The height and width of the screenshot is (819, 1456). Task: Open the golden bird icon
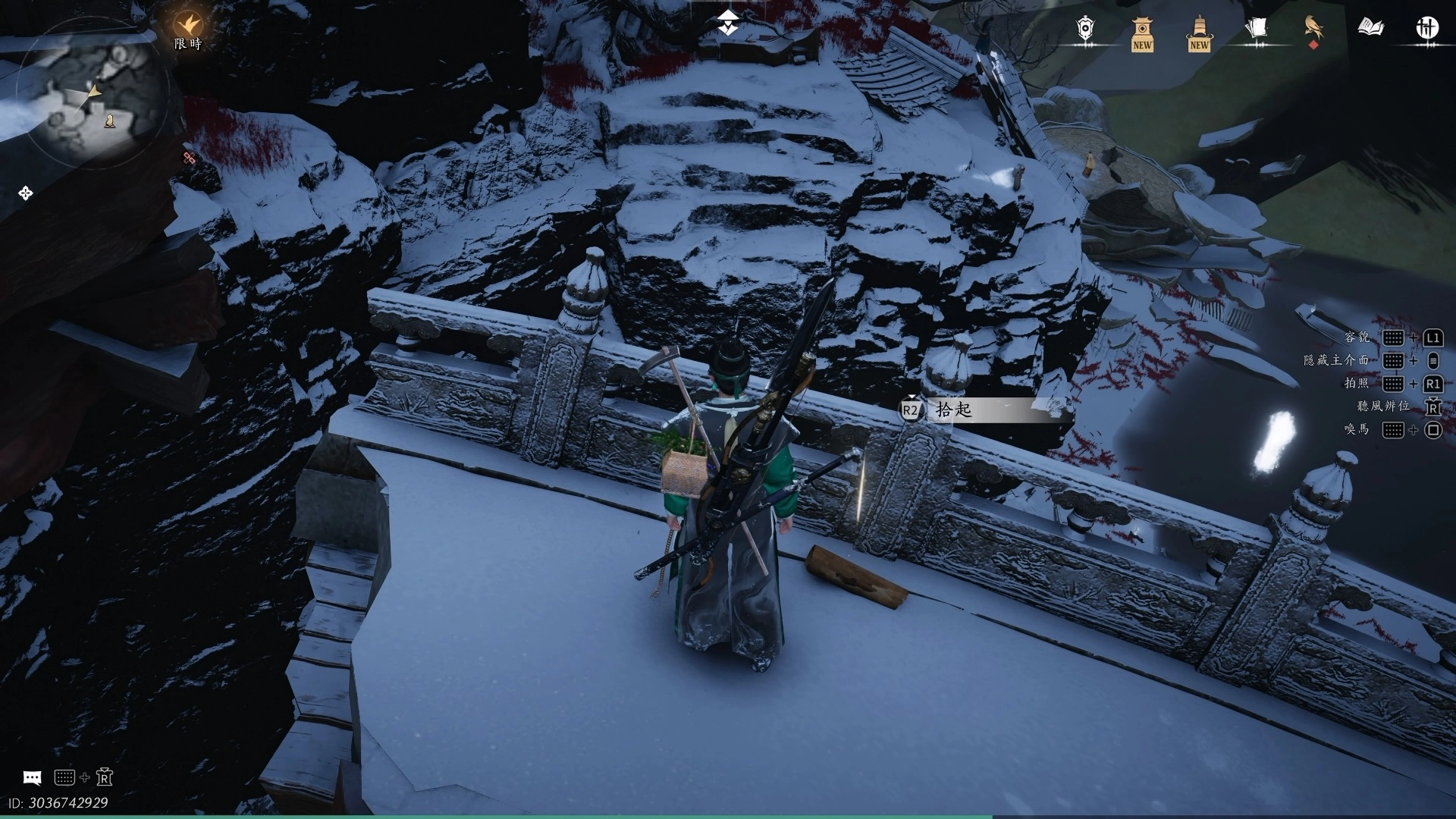point(1313,29)
